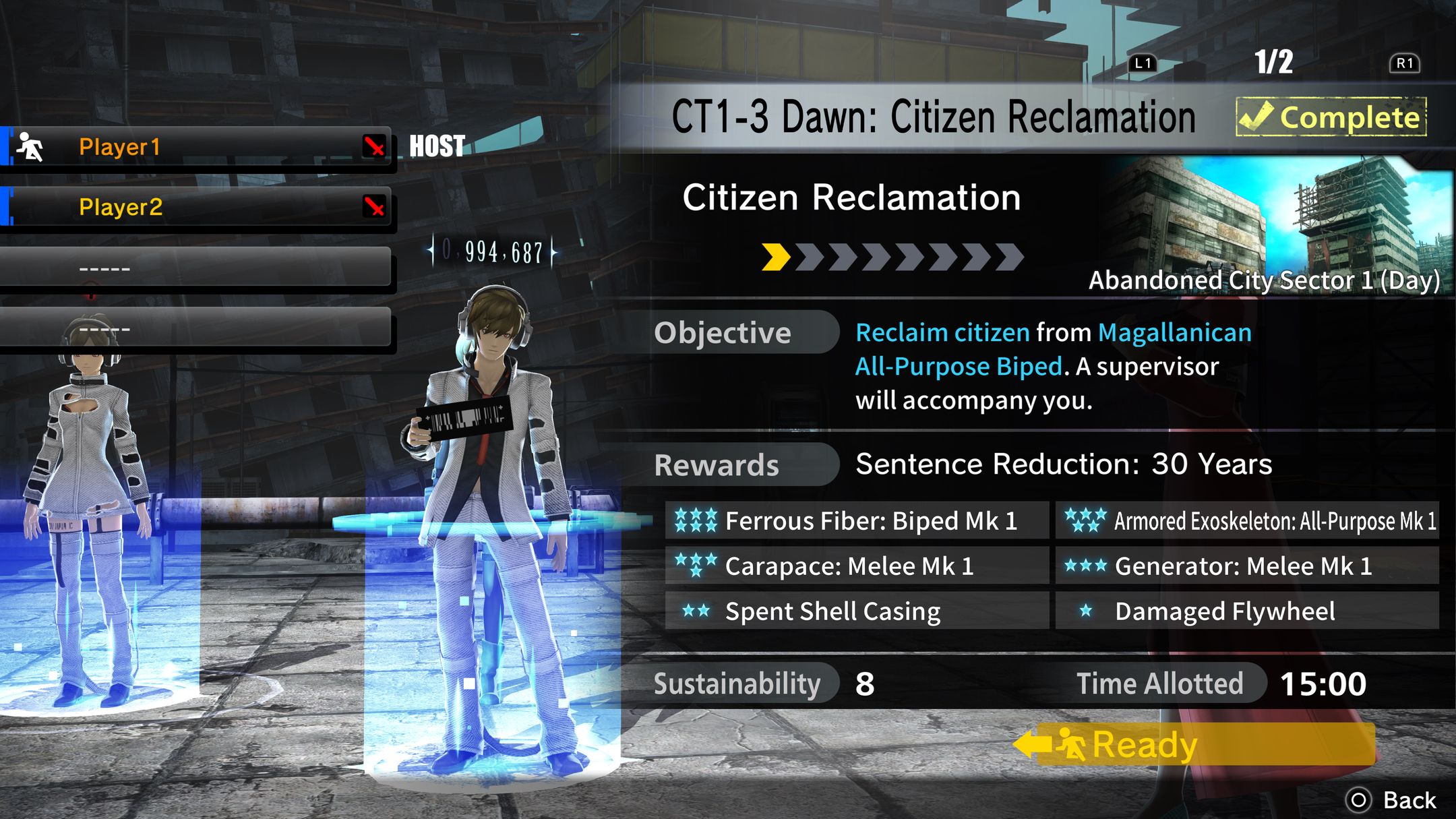Click the Spent Shell Casing reward entry
This screenshot has height=819, width=1456.
click(x=856, y=611)
